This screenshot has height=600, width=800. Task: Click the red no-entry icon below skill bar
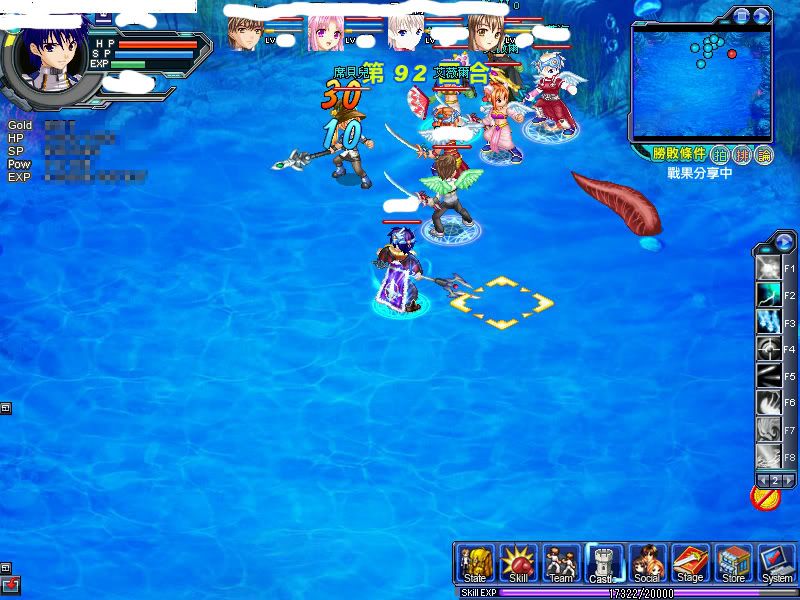(x=765, y=497)
